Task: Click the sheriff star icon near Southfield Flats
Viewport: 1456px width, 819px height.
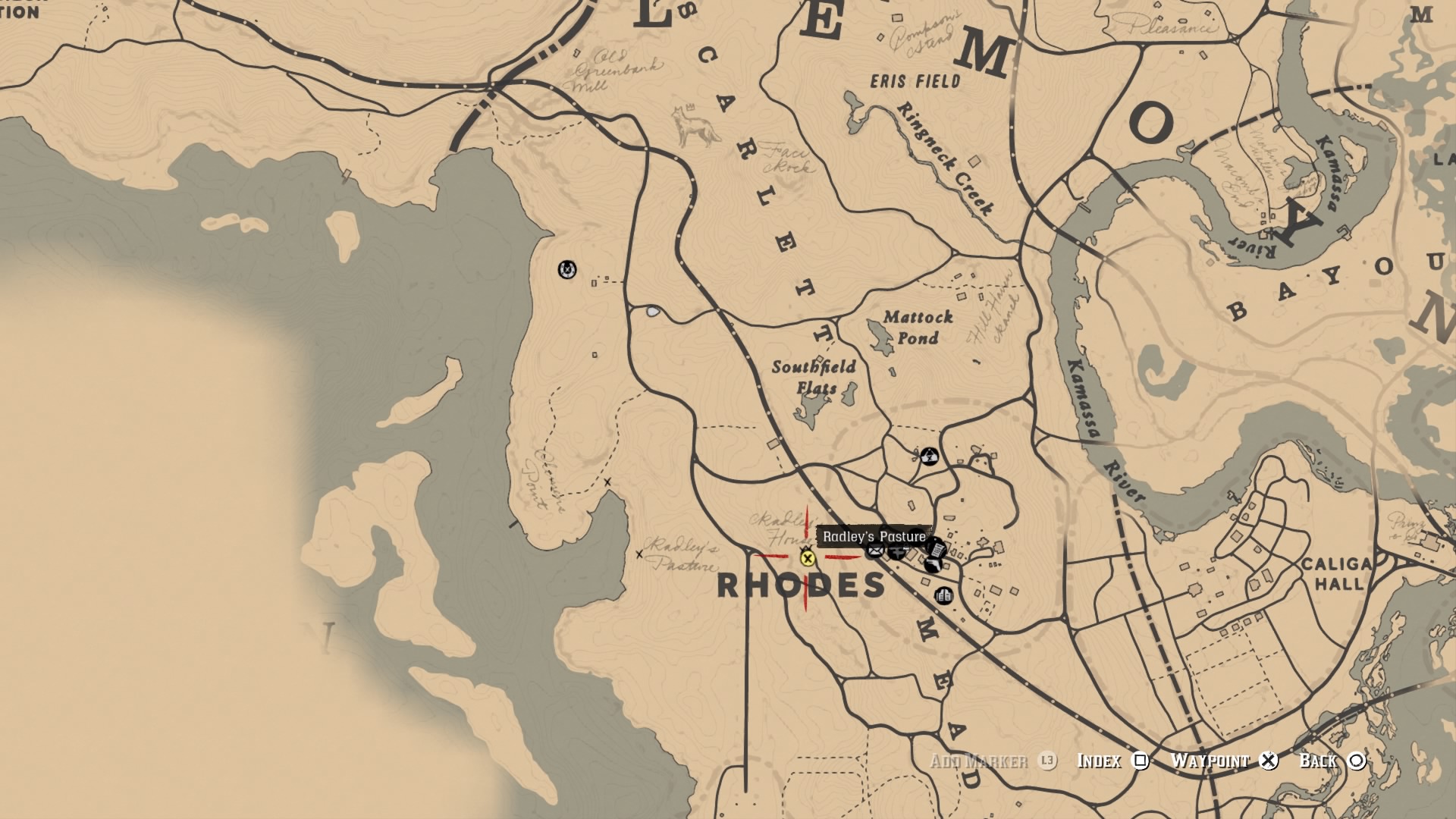Action: 931,456
